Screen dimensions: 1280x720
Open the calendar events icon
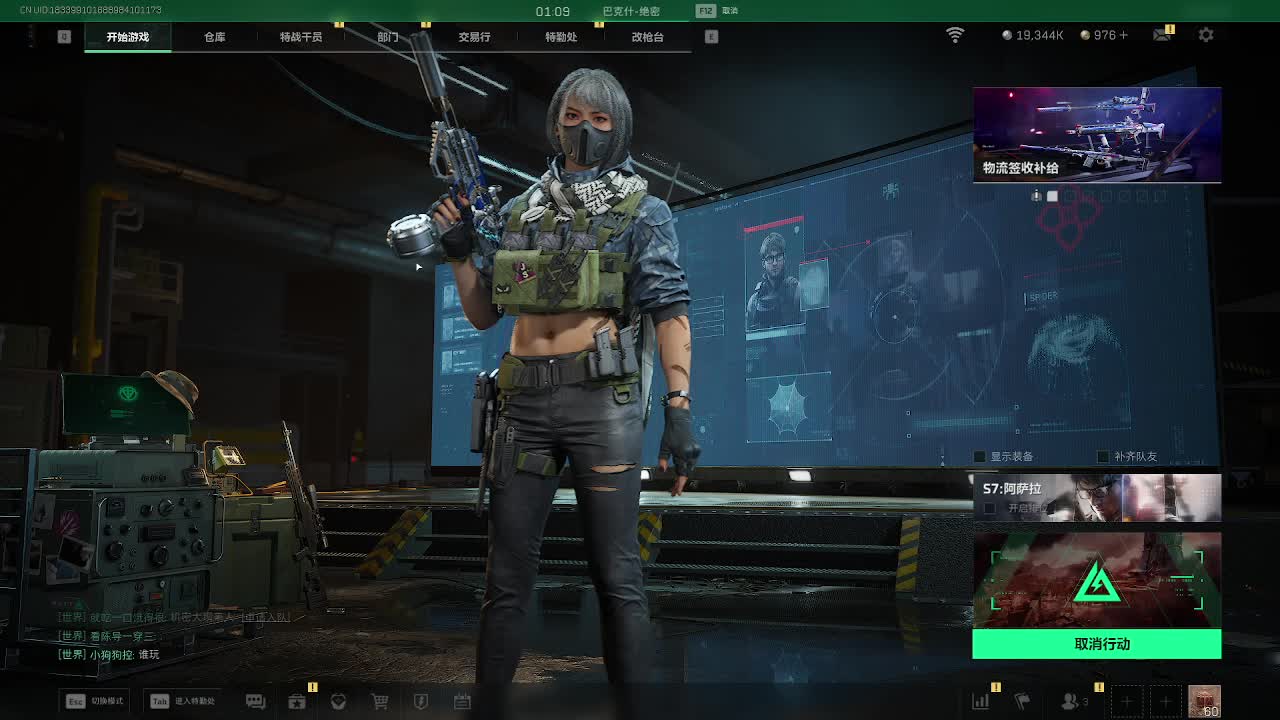click(462, 702)
